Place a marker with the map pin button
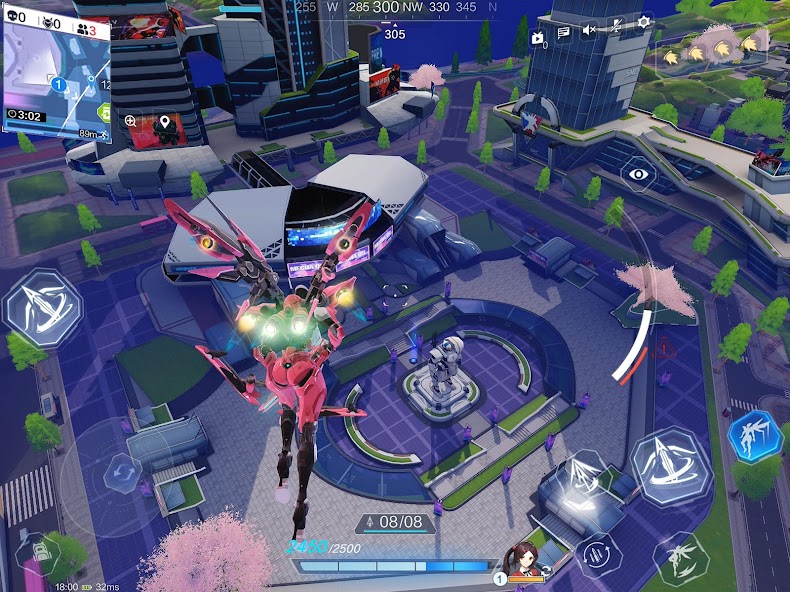Viewport: 790px width, 592px height. click(164, 122)
